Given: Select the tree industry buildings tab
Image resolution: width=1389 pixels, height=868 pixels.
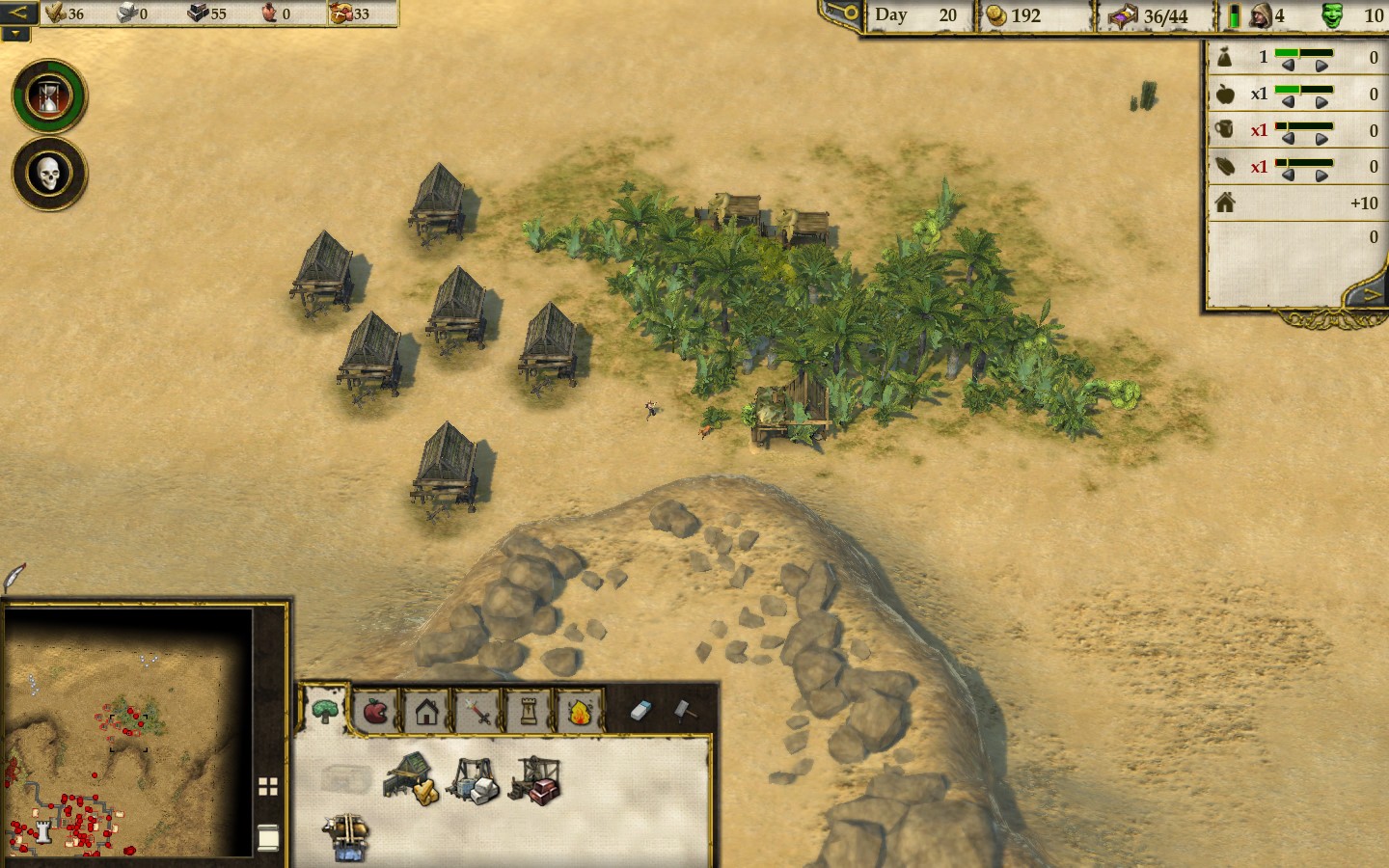Looking at the screenshot, I should 324,712.
